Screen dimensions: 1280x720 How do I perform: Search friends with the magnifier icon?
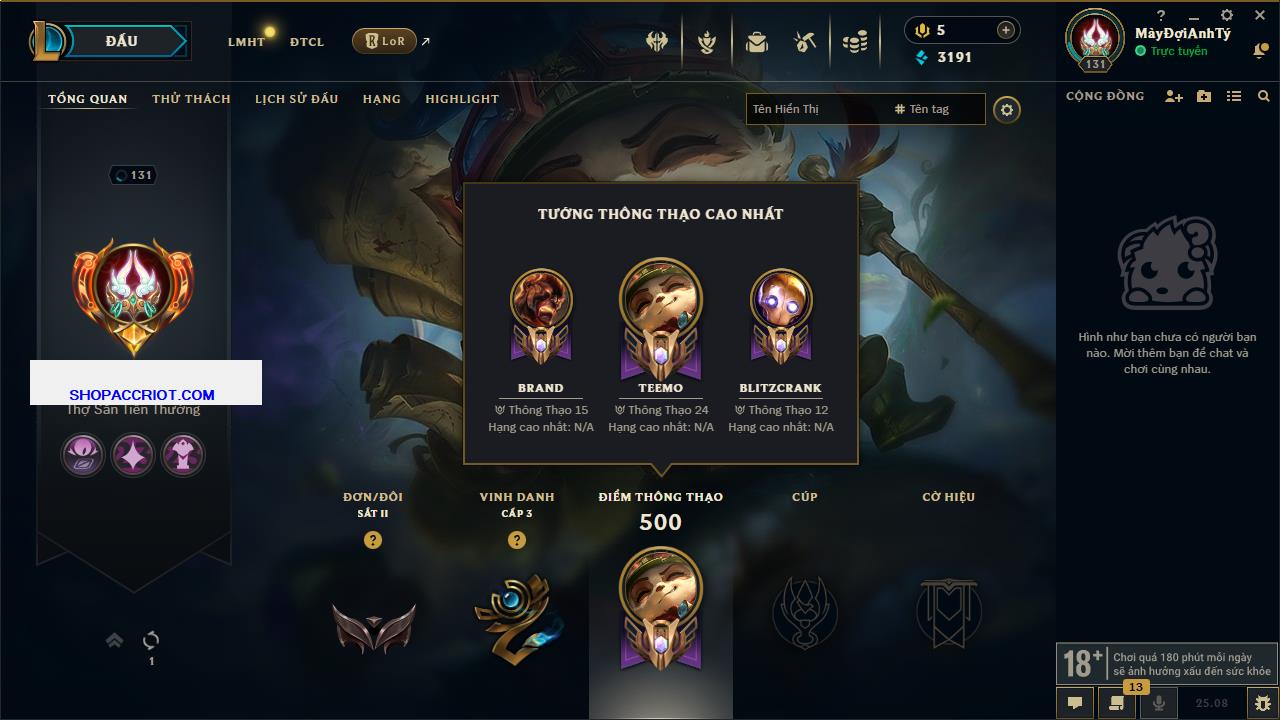coord(1264,96)
